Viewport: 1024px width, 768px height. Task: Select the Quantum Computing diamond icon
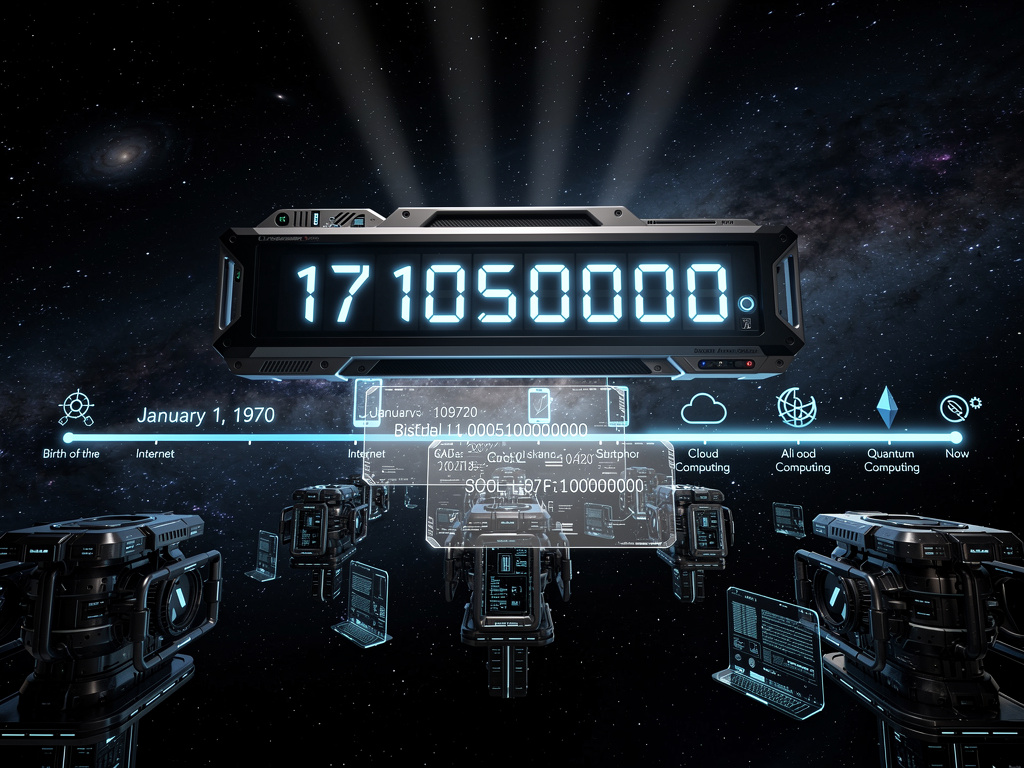point(887,407)
